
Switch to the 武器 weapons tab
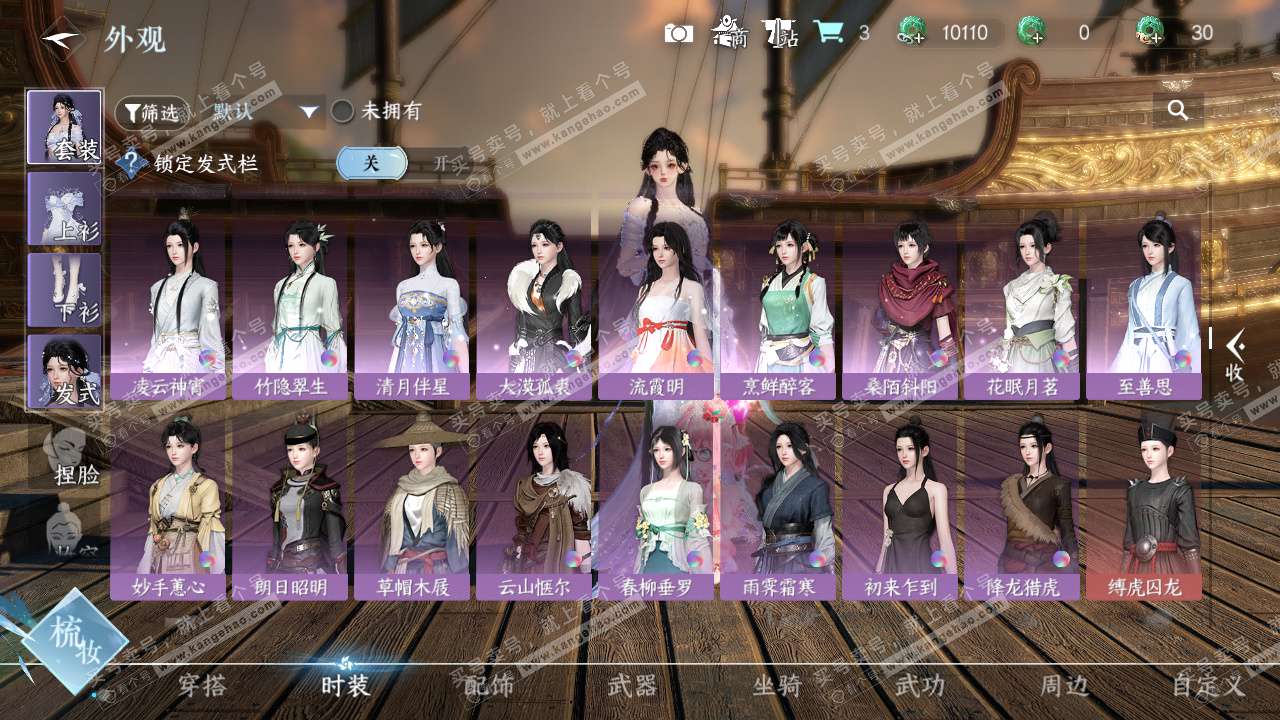click(633, 685)
